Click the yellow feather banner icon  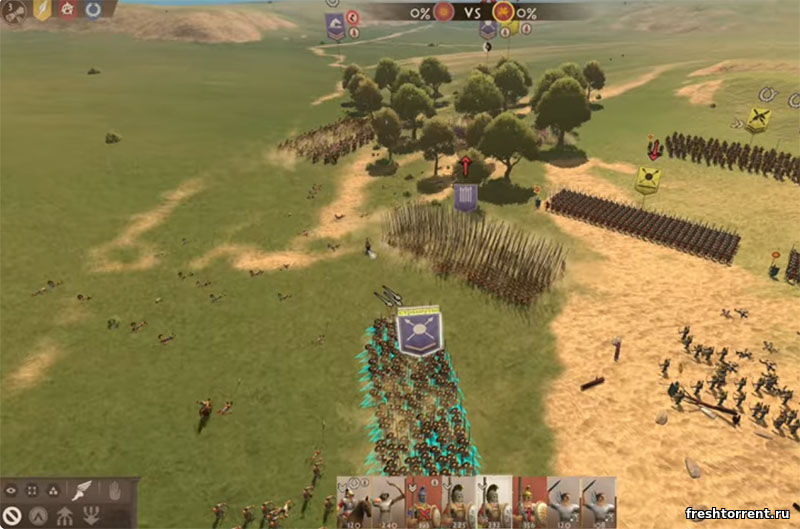(42, 10)
